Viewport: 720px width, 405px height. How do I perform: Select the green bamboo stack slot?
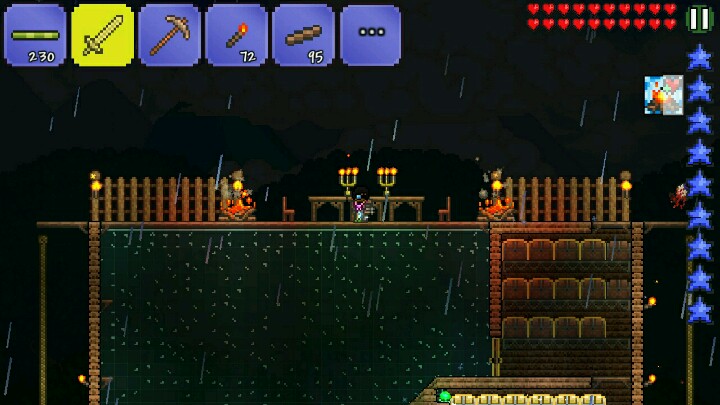(35, 35)
